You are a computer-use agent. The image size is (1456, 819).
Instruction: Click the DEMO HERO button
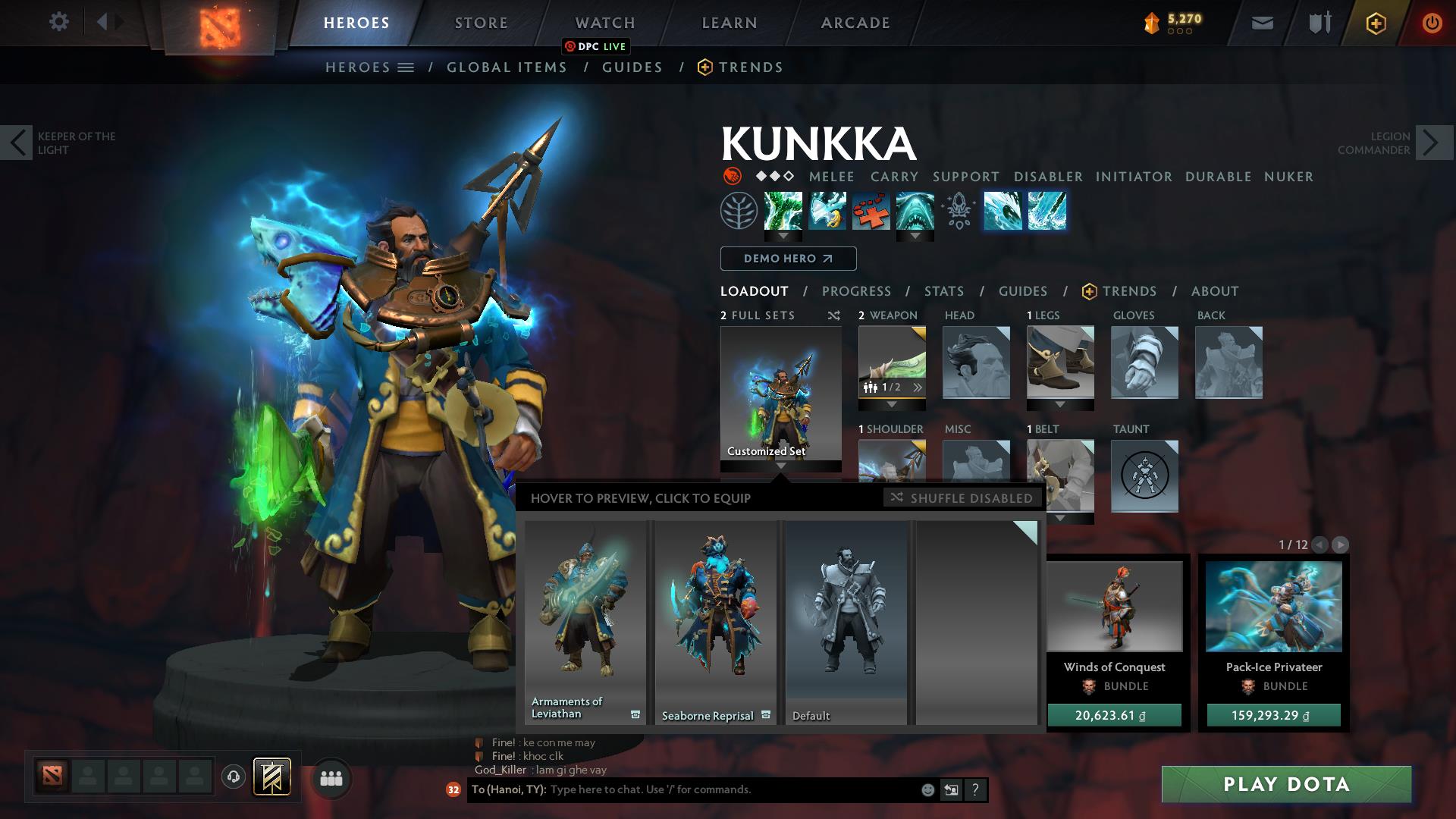[x=787, y=259]
